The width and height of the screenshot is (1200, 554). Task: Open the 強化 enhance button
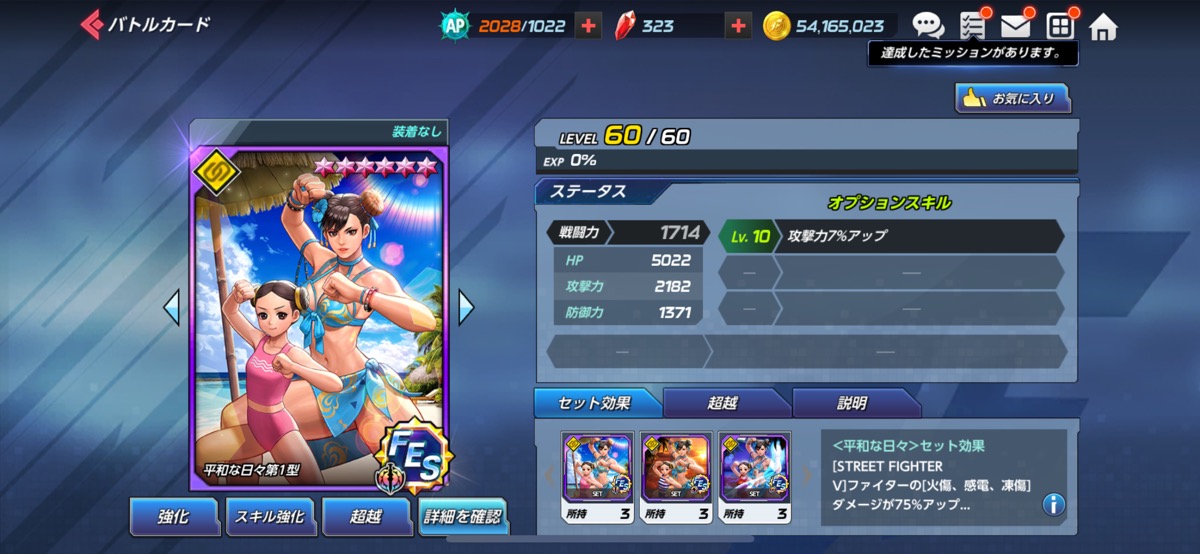(x=173, y=516)
